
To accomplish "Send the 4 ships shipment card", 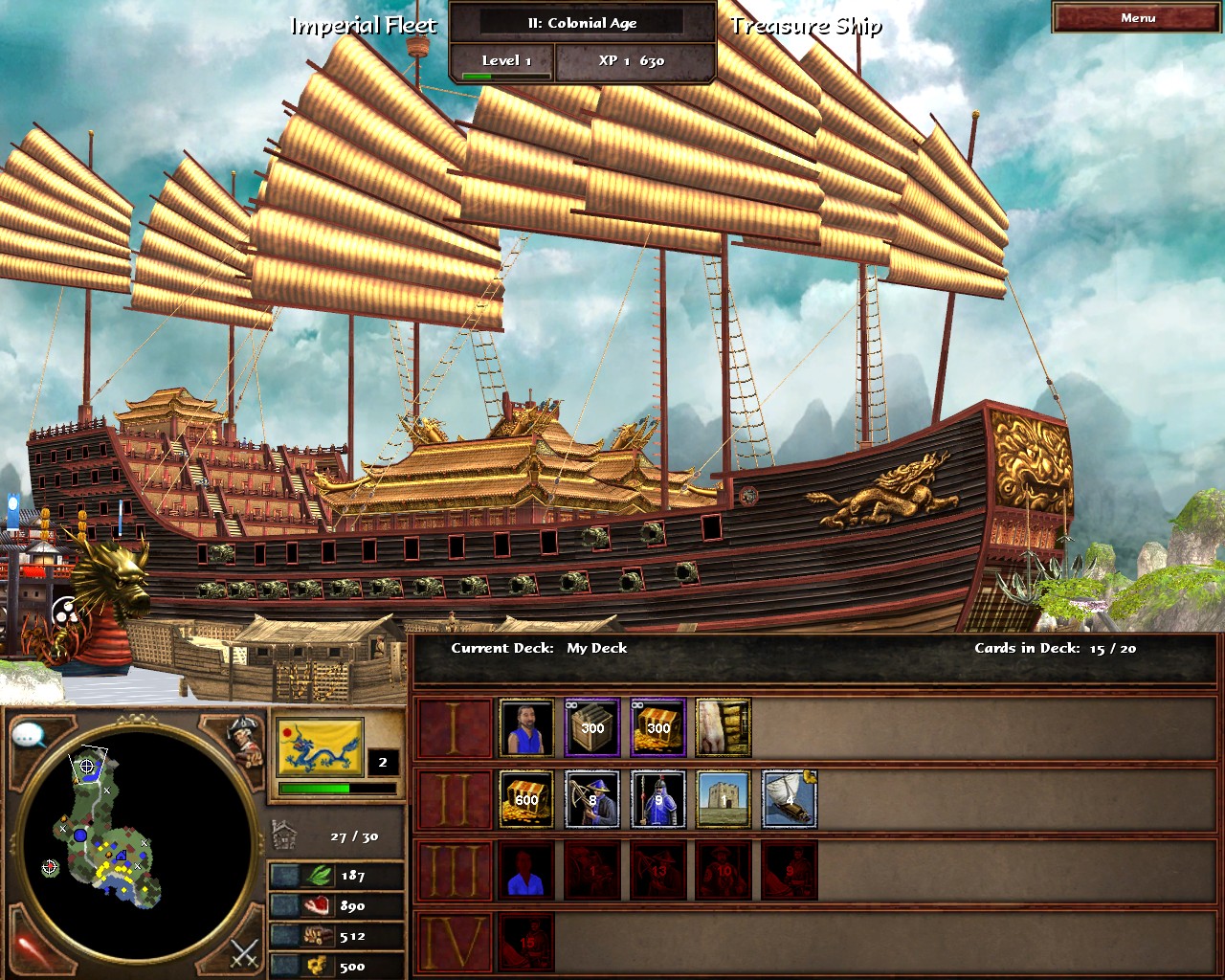I will (790, 799).
